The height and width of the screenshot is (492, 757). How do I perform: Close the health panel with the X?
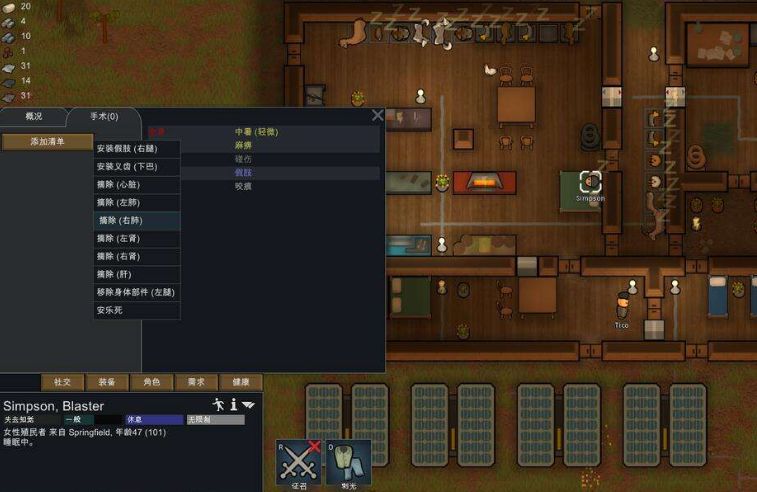pos(377,115)
